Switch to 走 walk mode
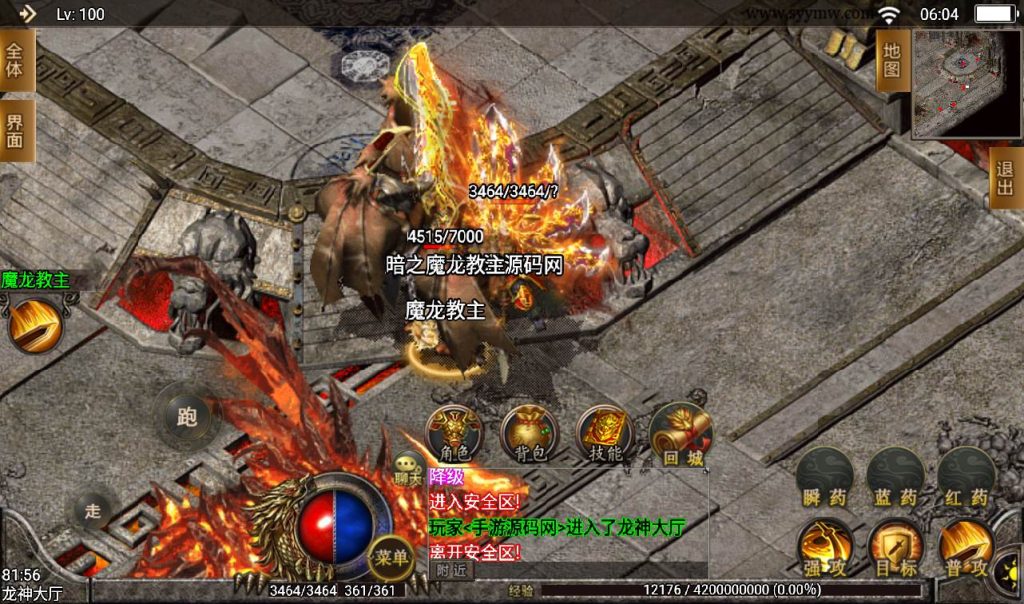 [x=93, y=511]
